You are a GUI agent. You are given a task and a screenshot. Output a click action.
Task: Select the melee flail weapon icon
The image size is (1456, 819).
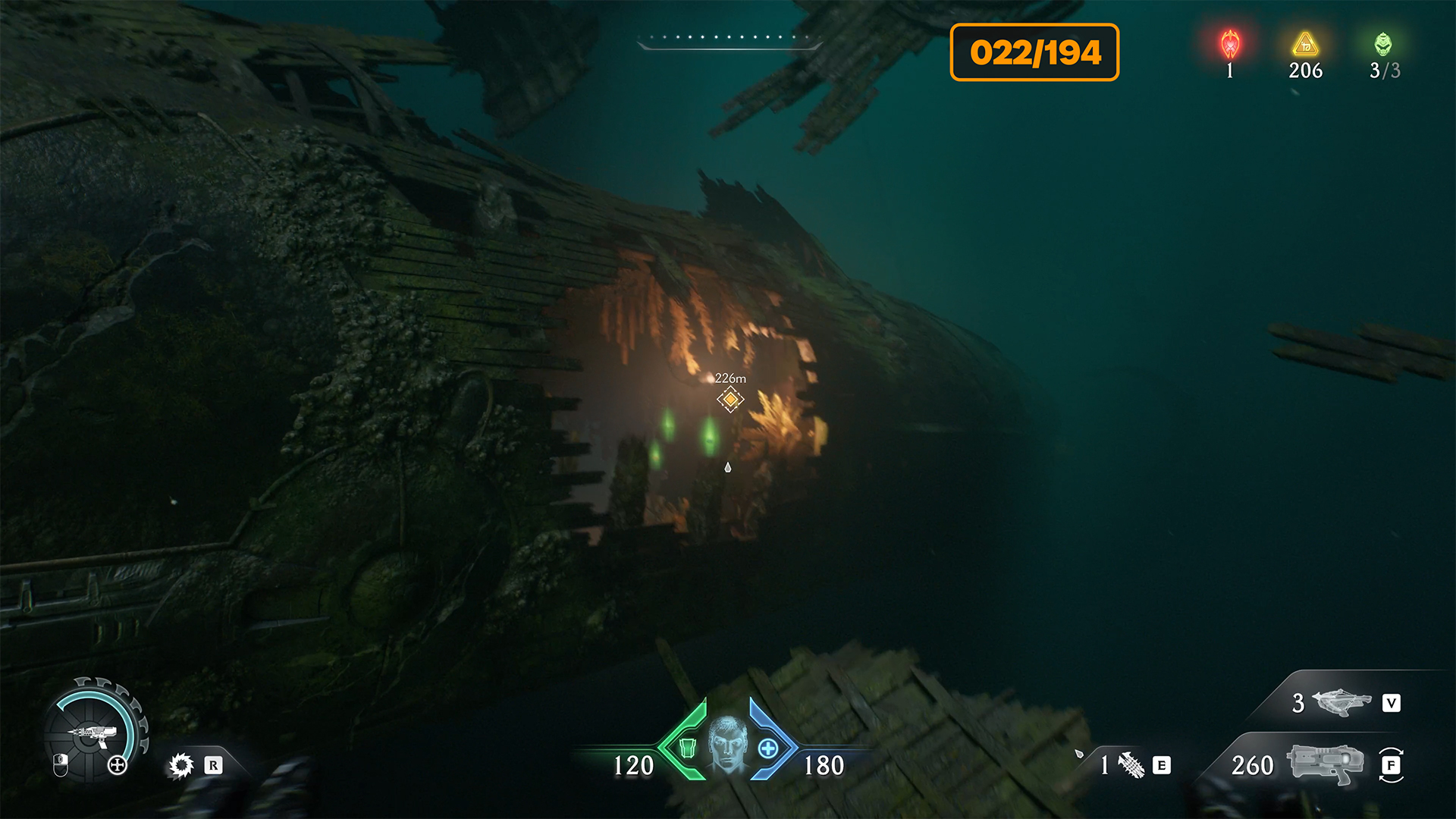point(1131,765)
